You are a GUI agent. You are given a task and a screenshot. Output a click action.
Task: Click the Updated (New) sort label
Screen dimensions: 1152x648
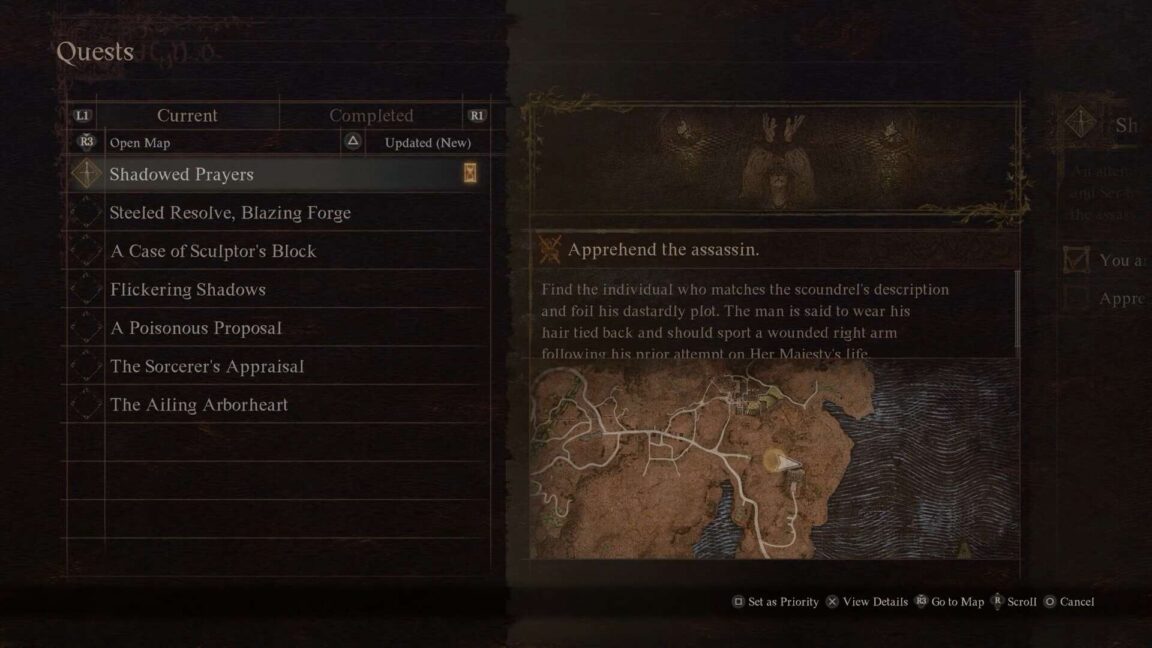(427, 143)
